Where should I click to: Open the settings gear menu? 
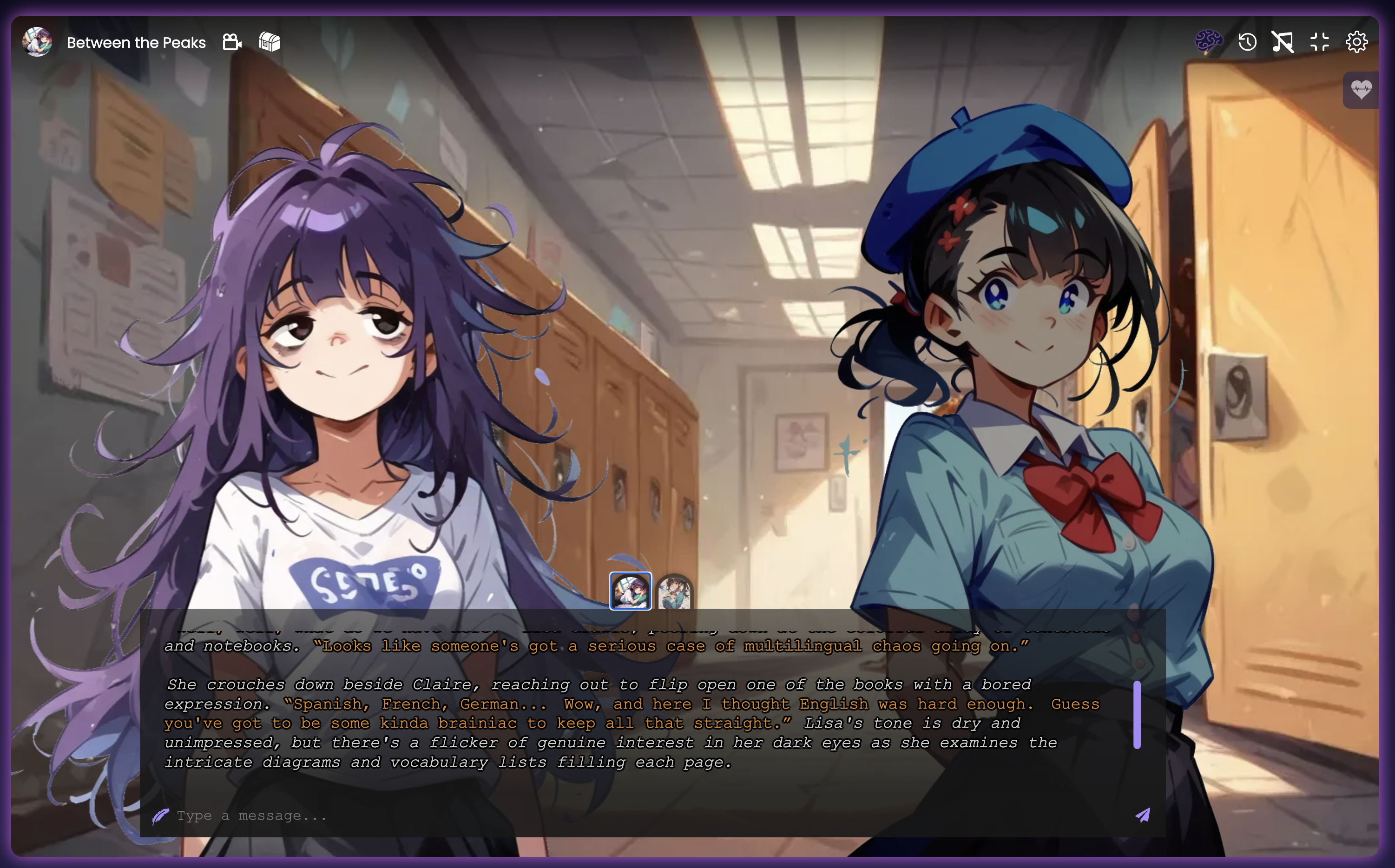[1356, 42]
